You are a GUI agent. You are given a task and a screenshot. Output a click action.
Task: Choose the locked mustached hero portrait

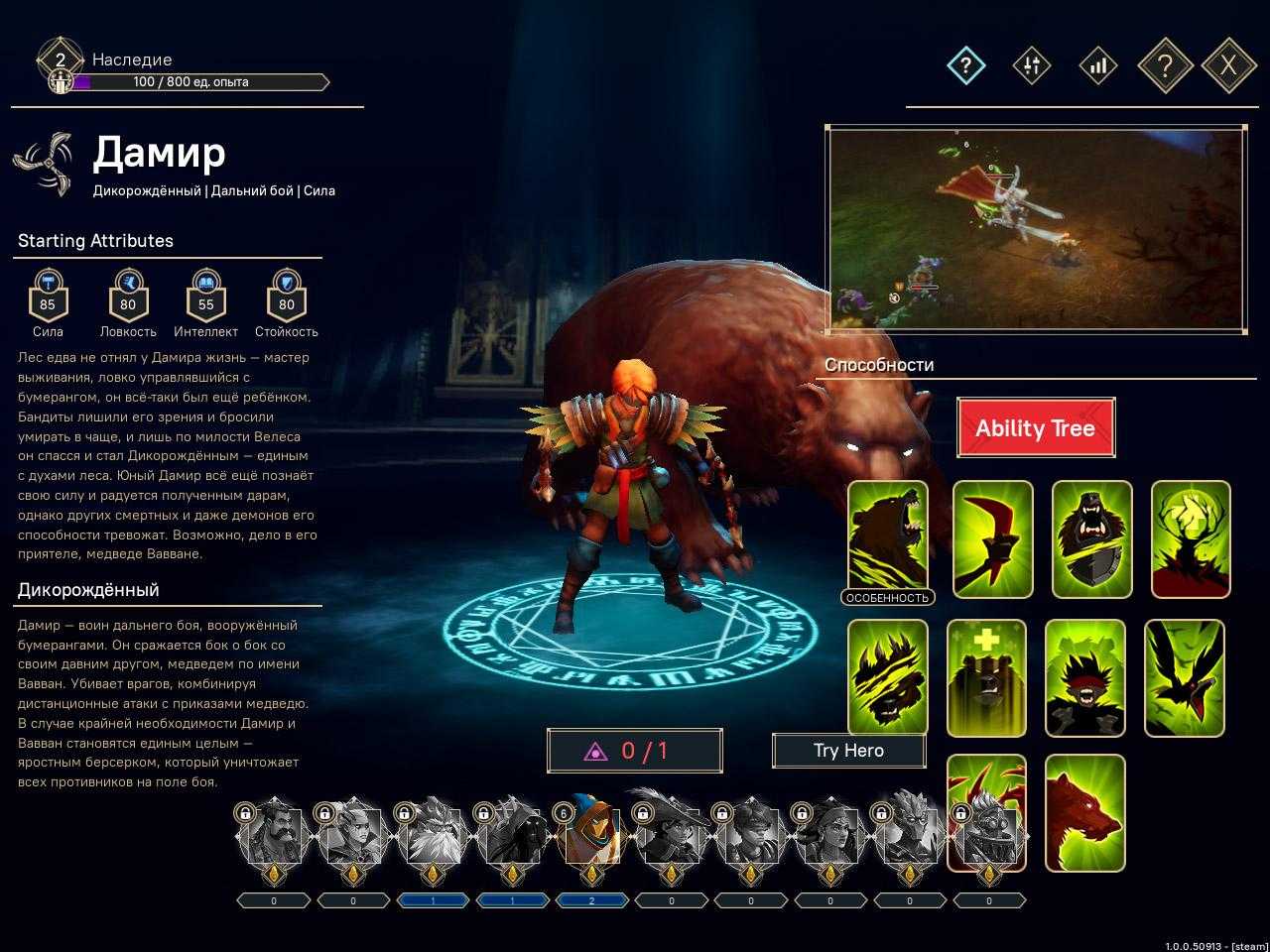(274, 836)
